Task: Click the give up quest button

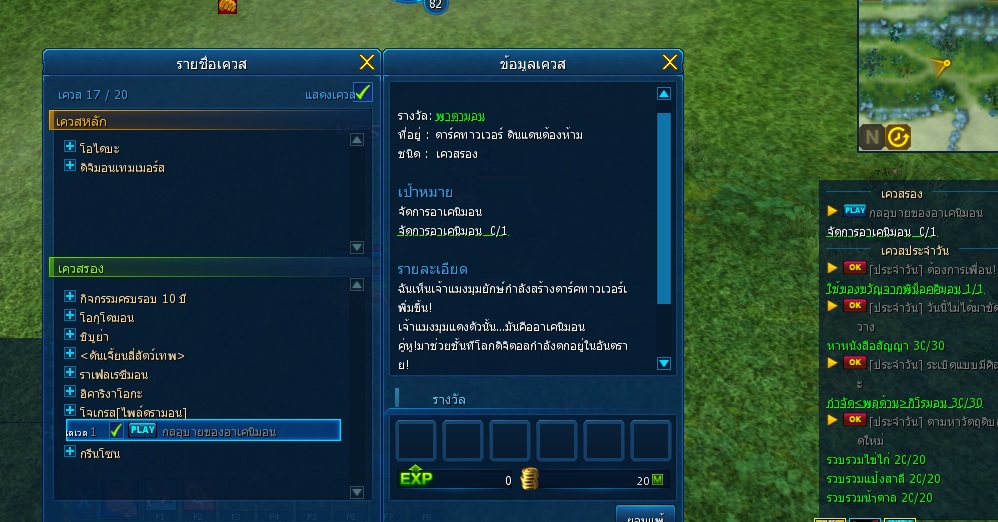Action: [x=644, y=516]
